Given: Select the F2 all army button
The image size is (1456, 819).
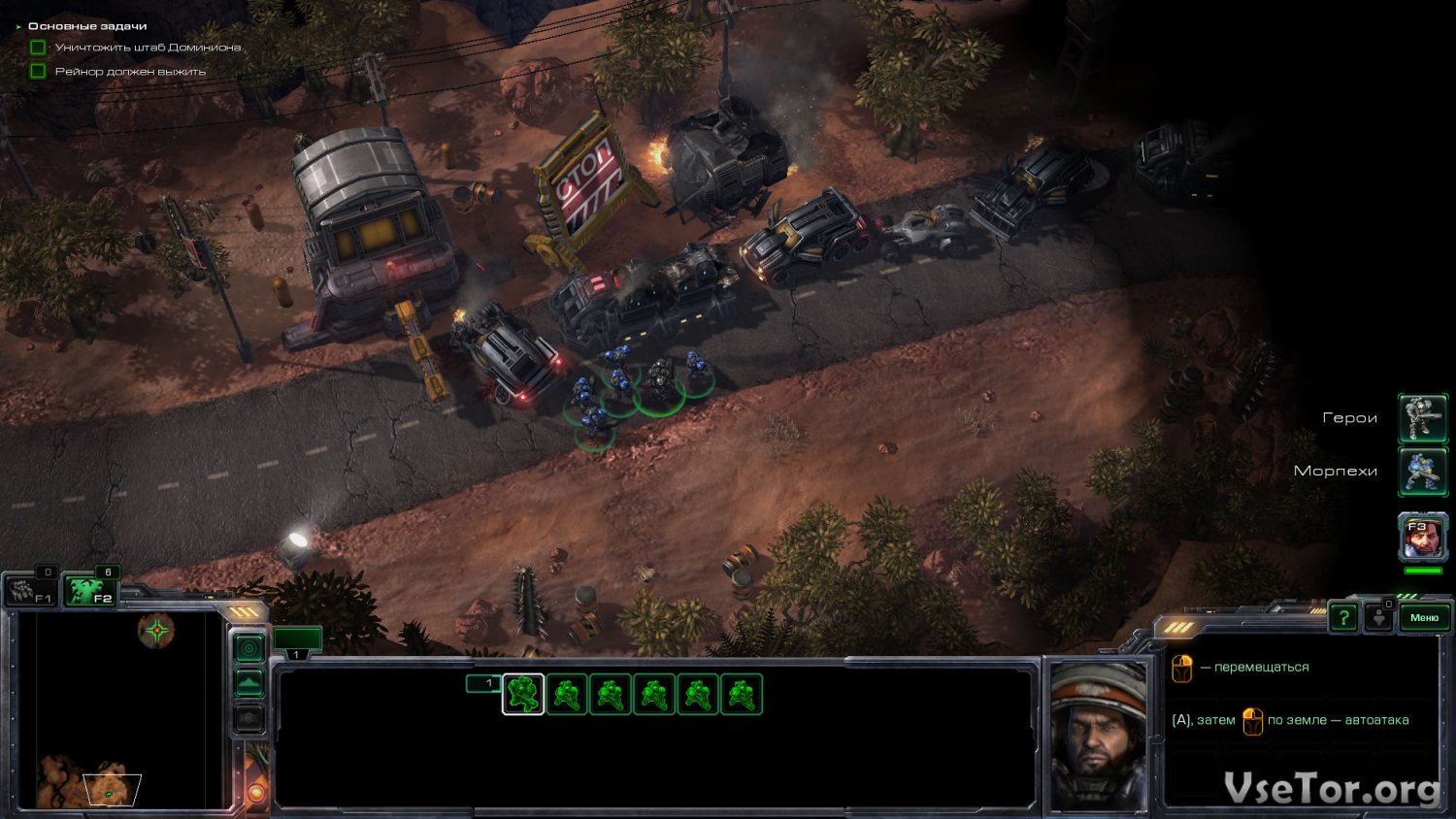Looking at the screenshot, I should 90,590.
